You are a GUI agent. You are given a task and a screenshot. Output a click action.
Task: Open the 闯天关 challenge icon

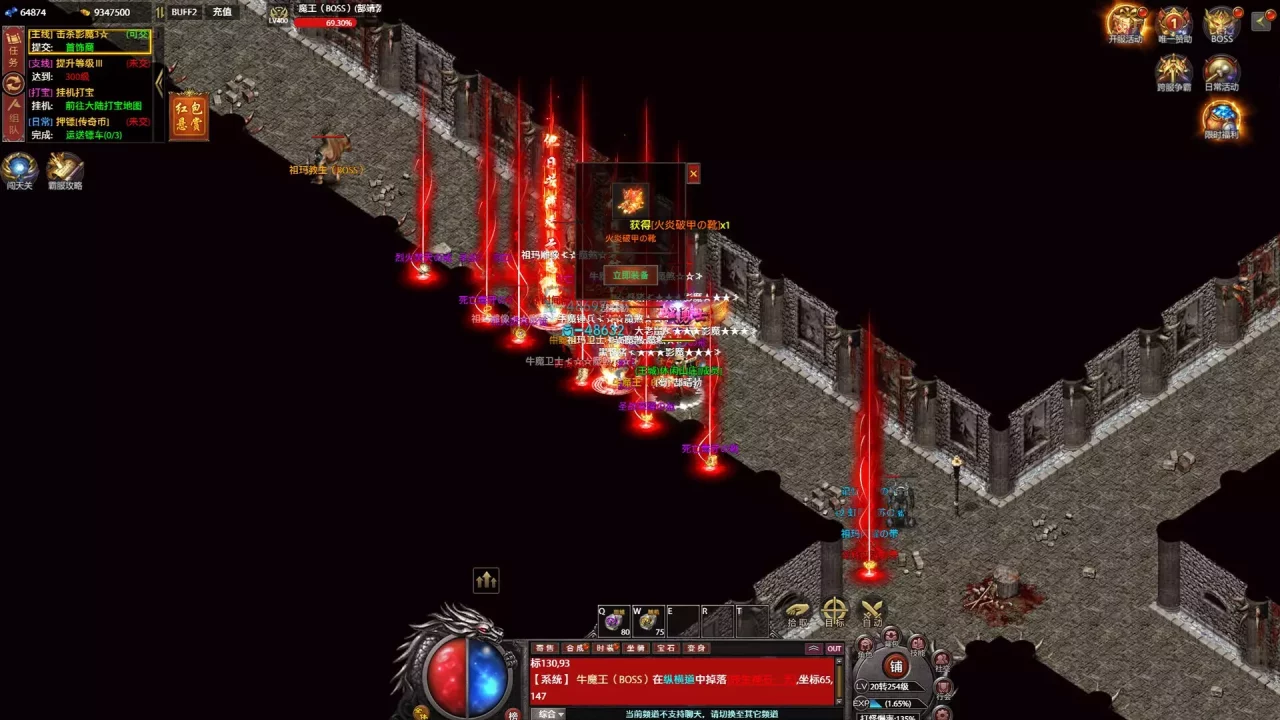[x=19, y=169]
